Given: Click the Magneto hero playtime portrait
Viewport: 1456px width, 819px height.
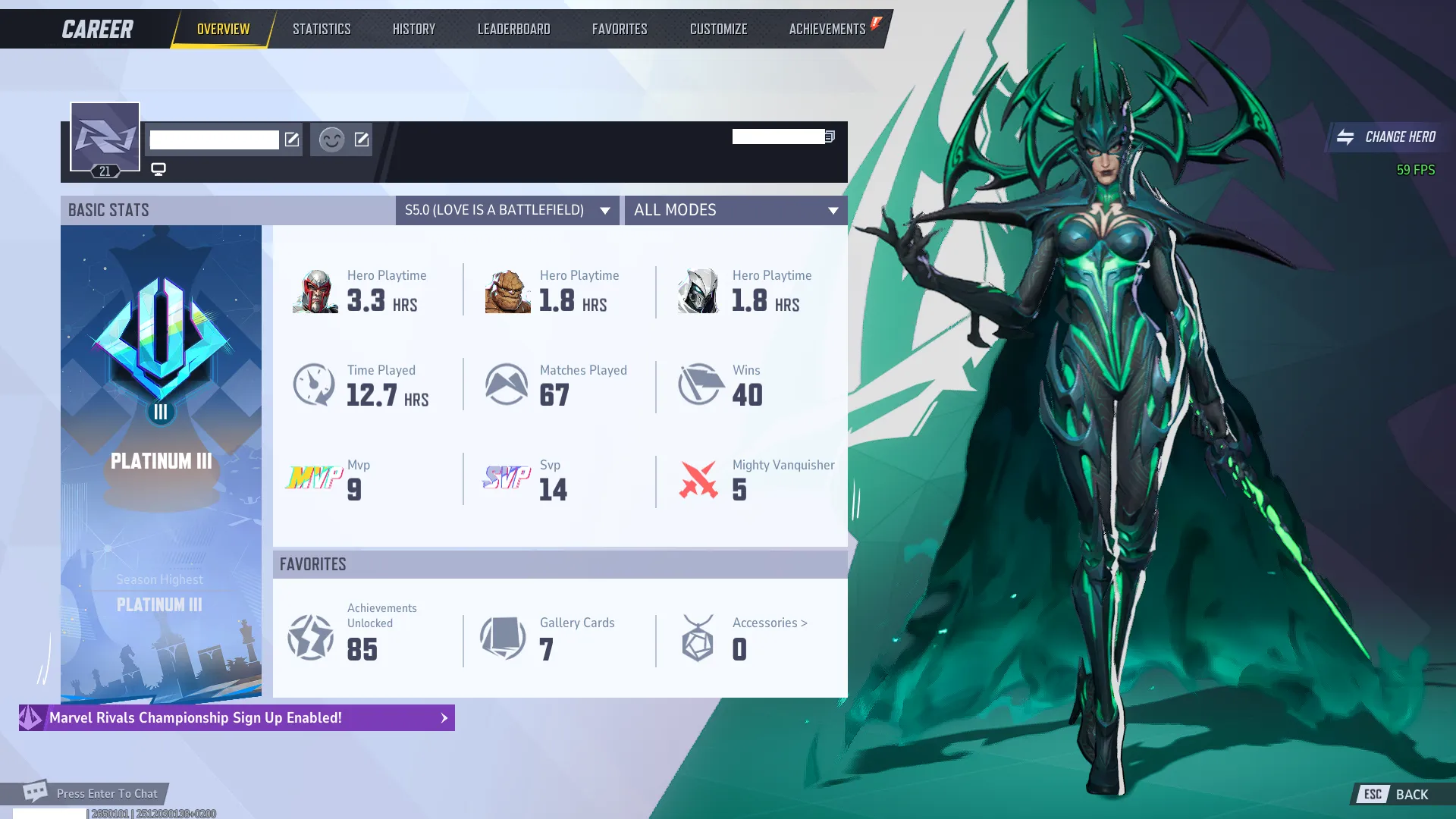Looking at the screenshot, I should 314,290.
